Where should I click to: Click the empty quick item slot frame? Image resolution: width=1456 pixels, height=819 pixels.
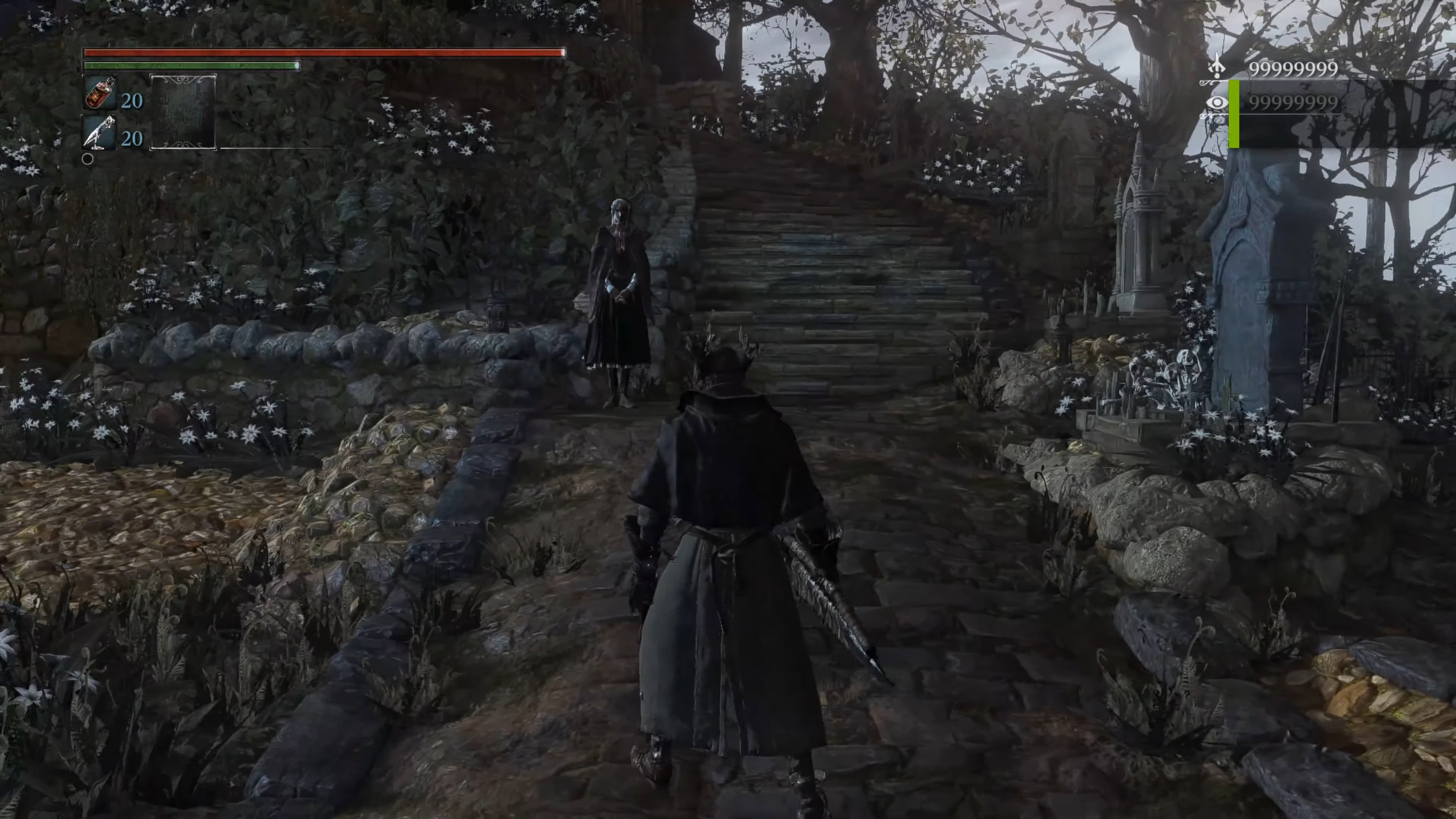[x=182, y=112]
